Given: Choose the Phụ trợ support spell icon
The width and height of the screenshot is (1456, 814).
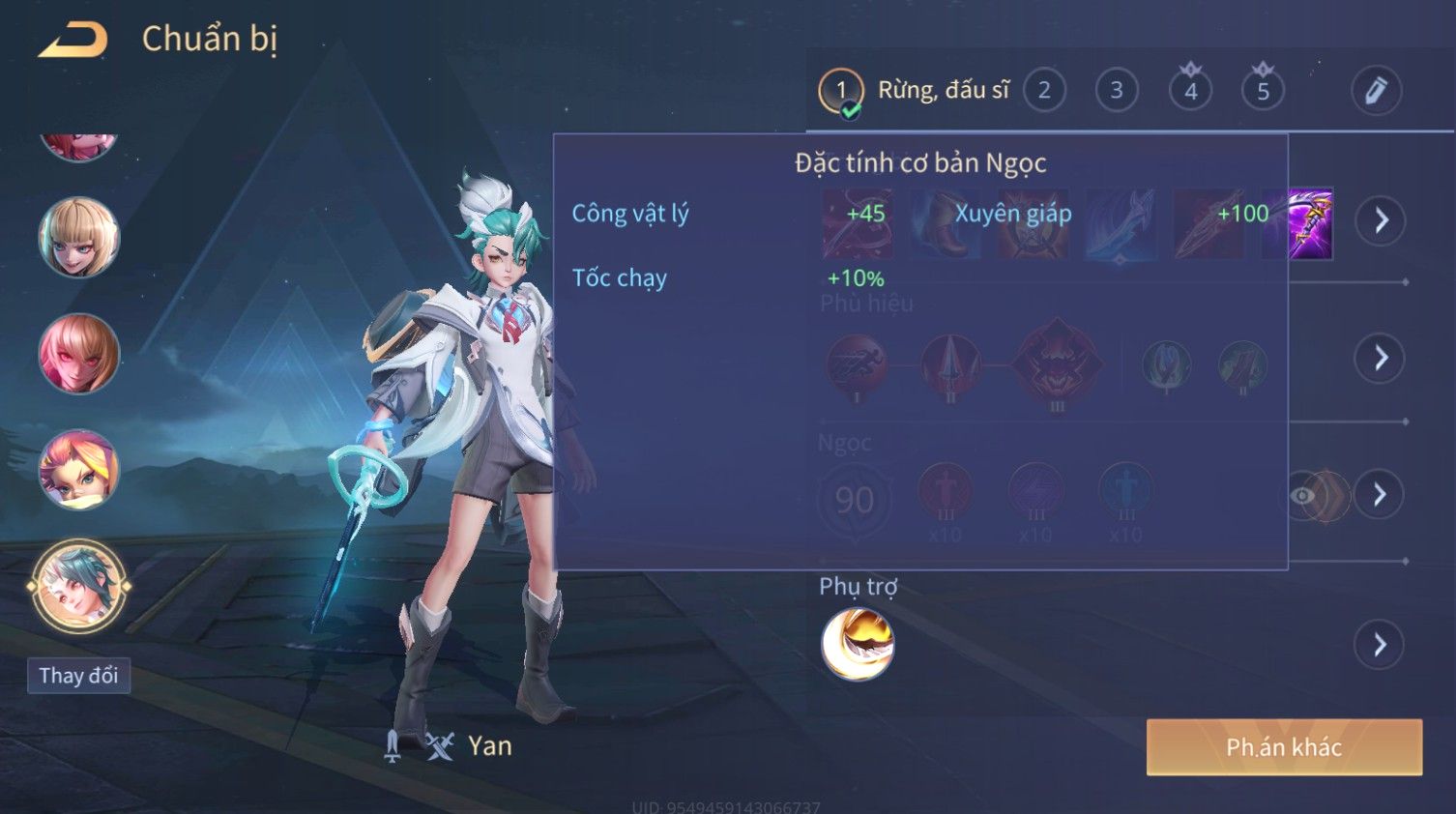Looking at the screenshot, I should pos(858,645).
